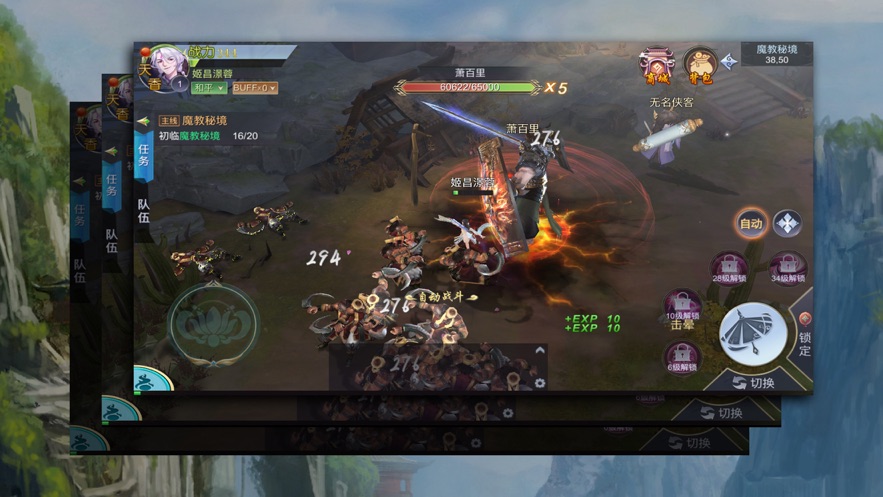This screenshot has width=883, height=497.
Task: Open the chat box settings gear
Action: [x=540, y=382]
